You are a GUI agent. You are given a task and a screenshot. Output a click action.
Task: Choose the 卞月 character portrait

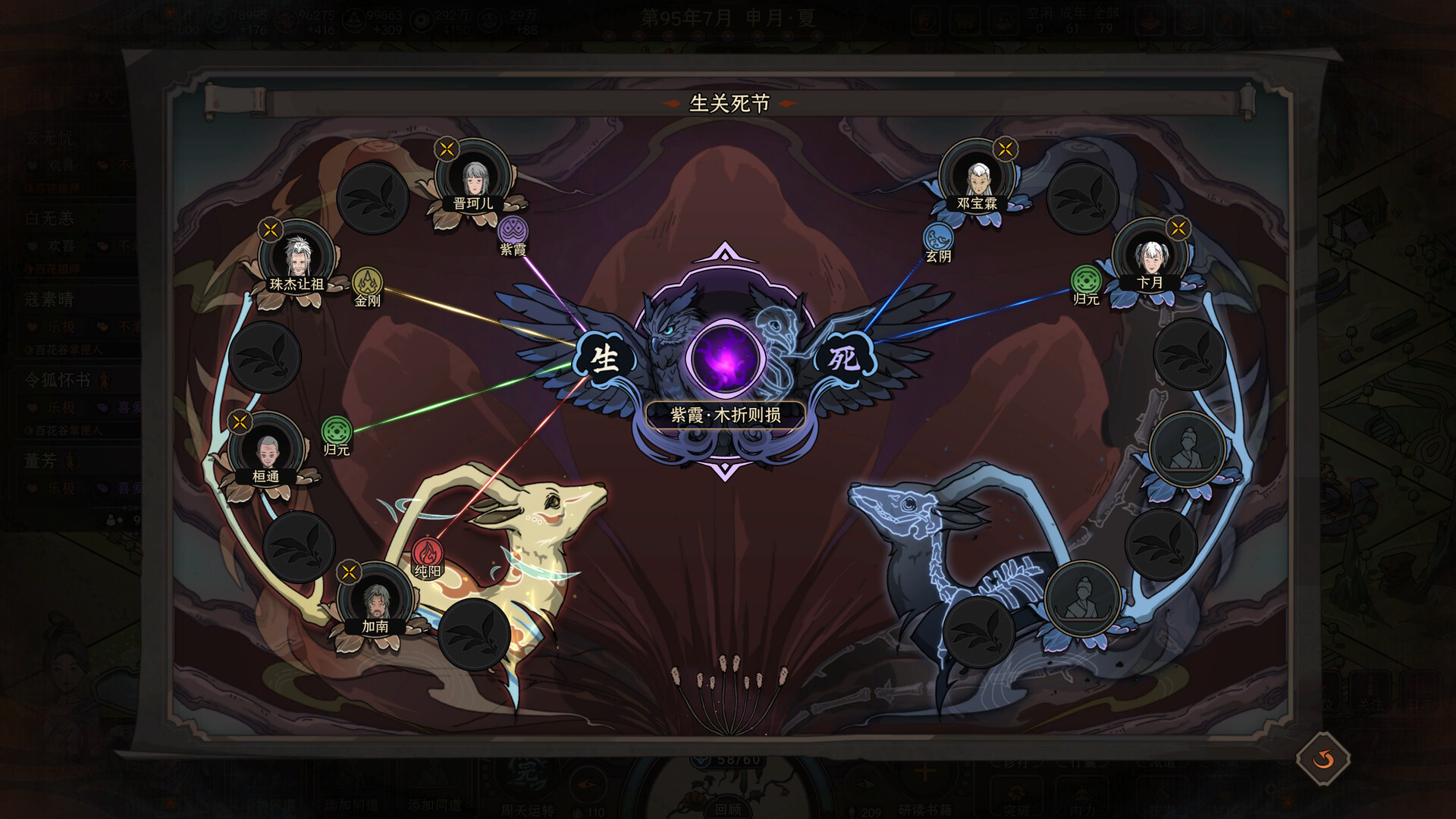1150,256
